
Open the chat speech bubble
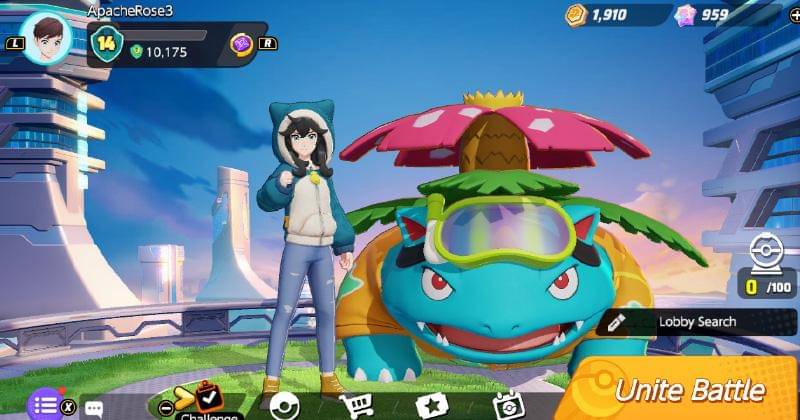[95, 408]
